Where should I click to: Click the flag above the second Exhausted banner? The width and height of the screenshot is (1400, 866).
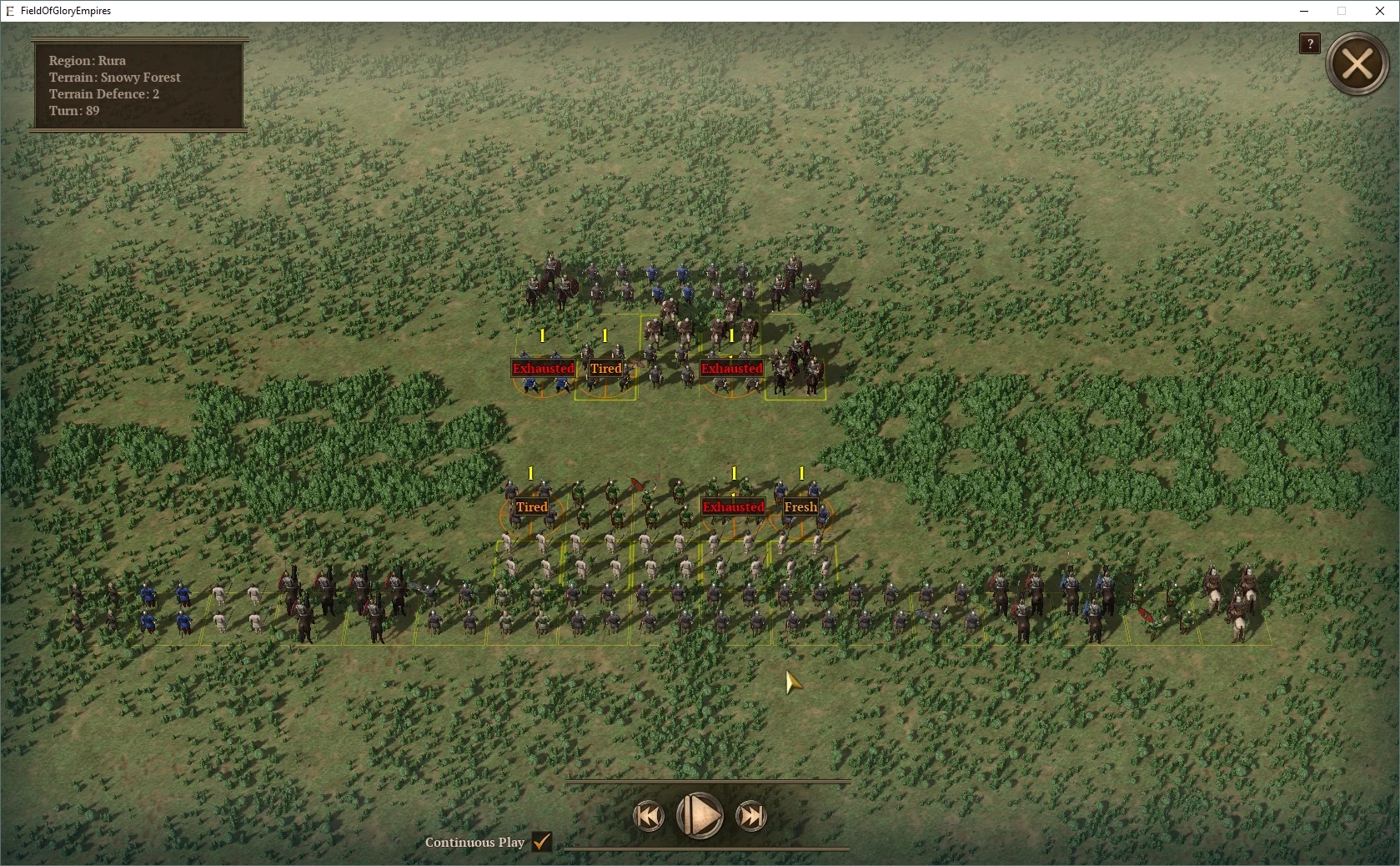731,335
